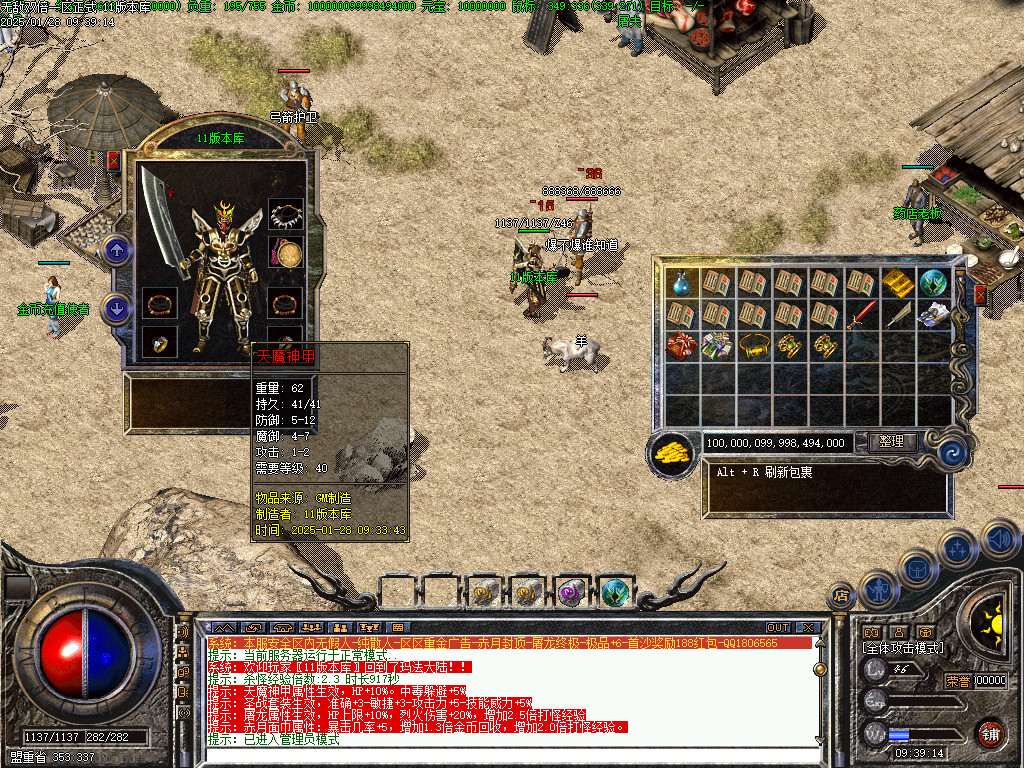The image size is (1024, 768).
Task: Select the blue potion bottle in the bag
Action: pyautogui.click(x=681, y=283)
